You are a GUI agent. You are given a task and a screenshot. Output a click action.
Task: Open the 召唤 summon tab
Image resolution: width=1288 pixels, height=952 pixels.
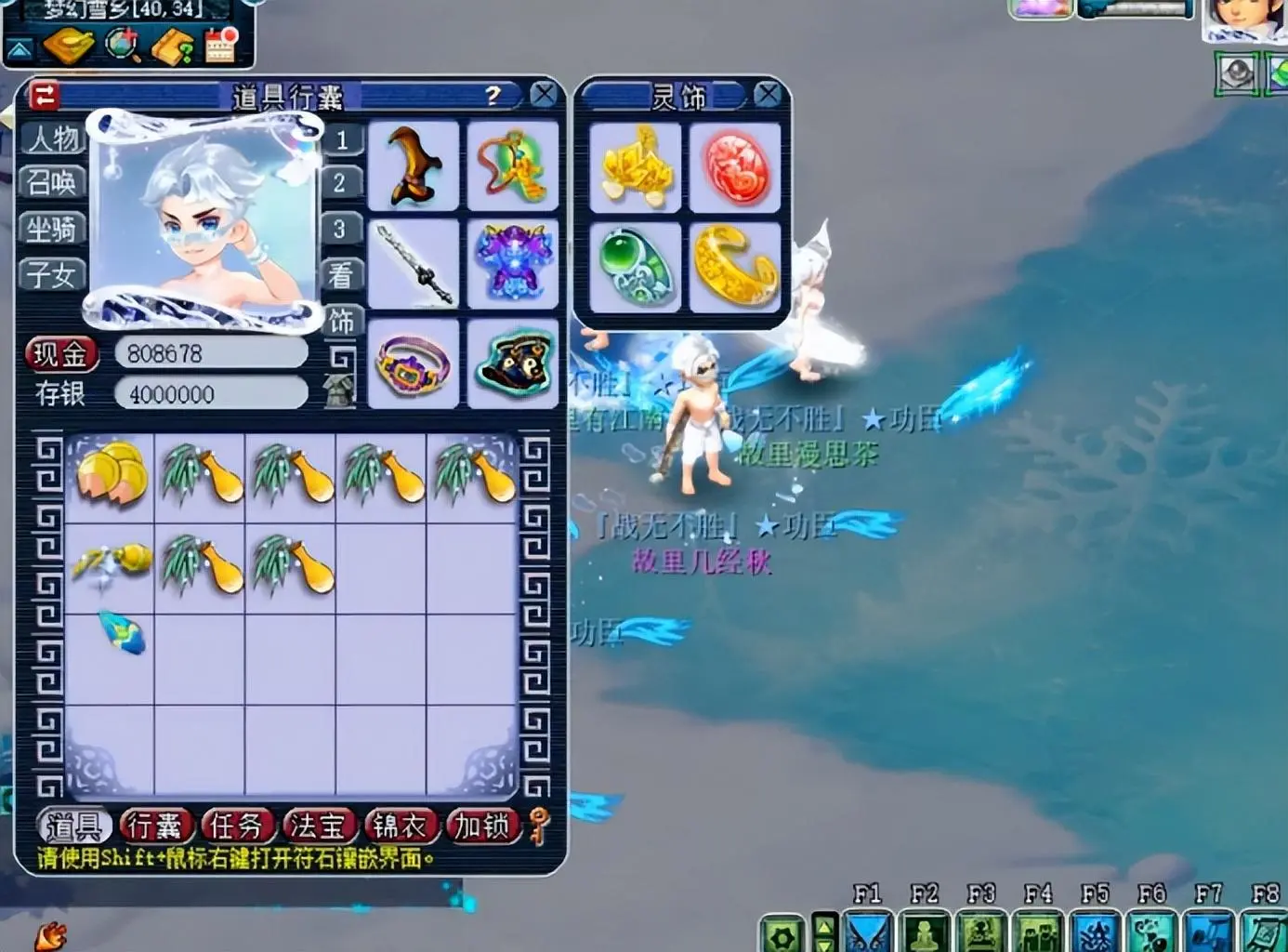coord(52,182)
